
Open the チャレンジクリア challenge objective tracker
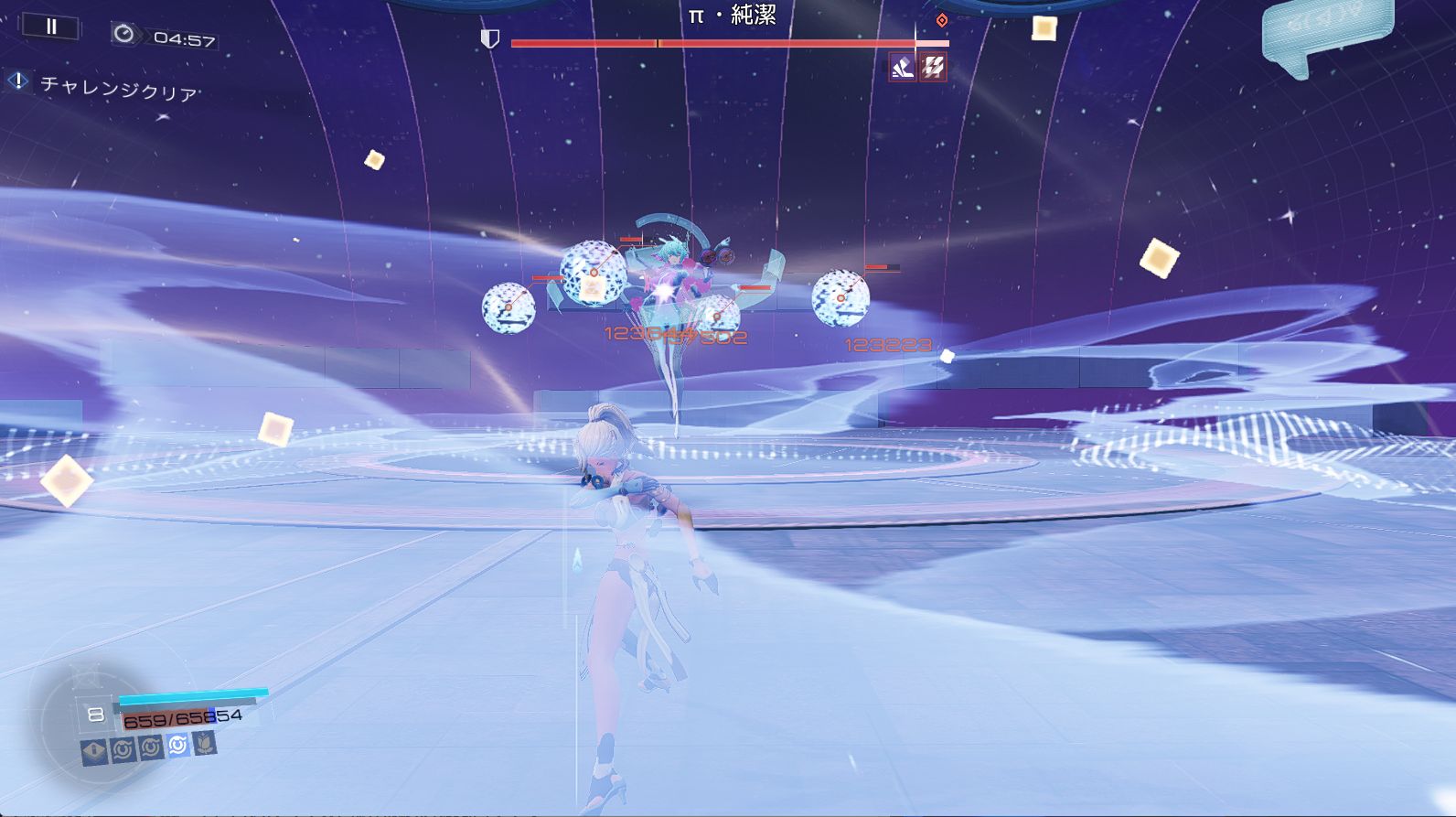click(x=118, y=88)
